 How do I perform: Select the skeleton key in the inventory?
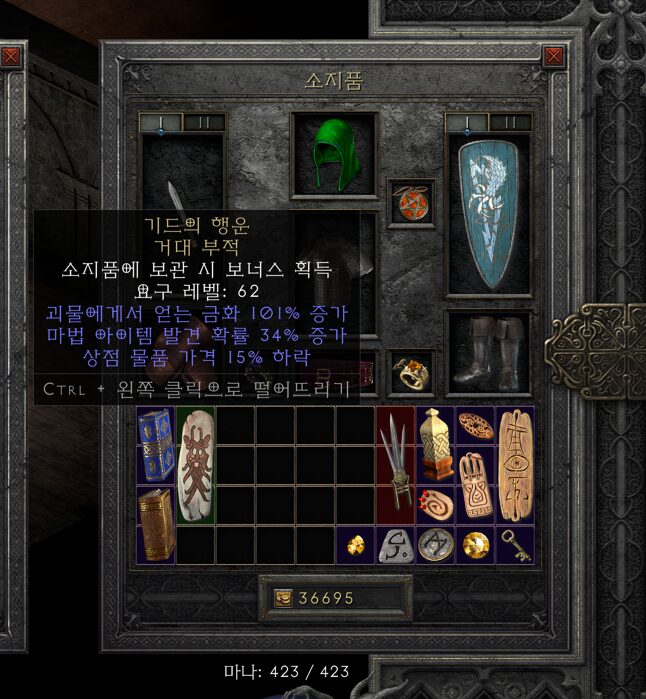click(x=513, y=546)
